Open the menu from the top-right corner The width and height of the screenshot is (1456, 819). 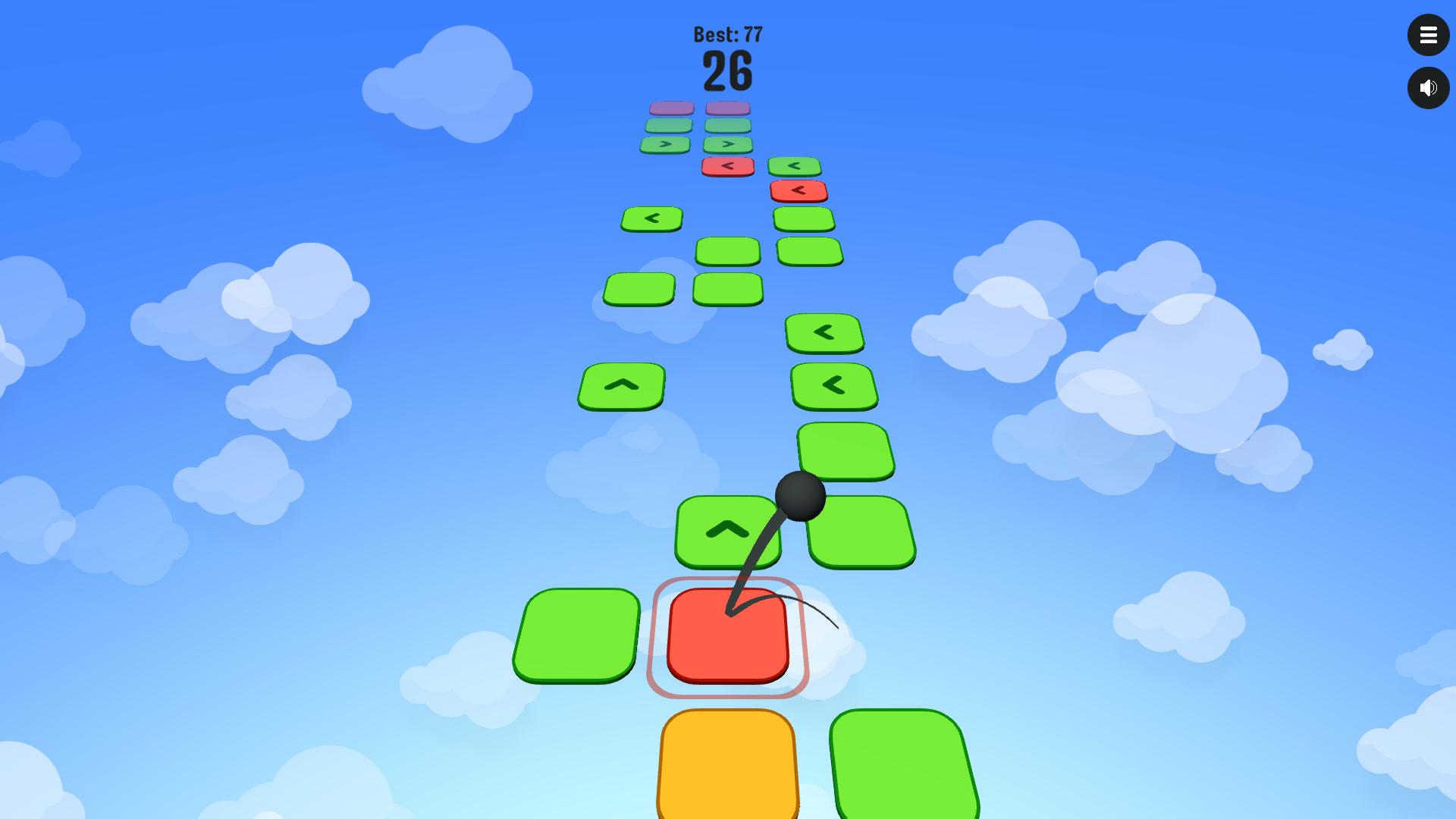click(1429, 35)
